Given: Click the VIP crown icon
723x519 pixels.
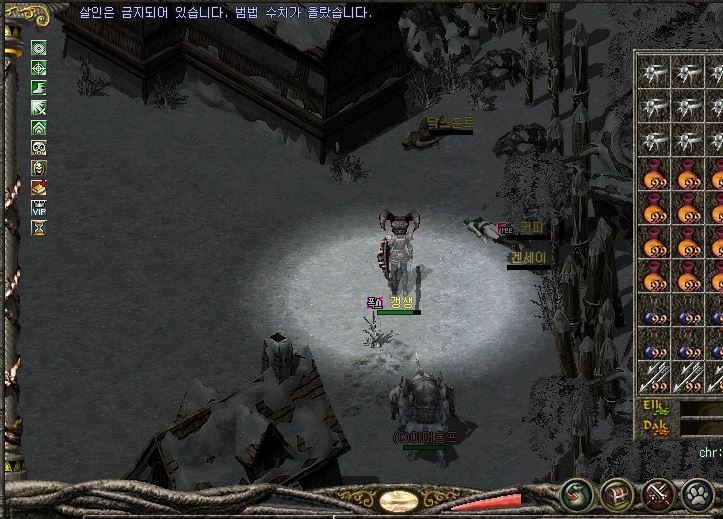Looking at the screenshot, I should coord(39,208).
